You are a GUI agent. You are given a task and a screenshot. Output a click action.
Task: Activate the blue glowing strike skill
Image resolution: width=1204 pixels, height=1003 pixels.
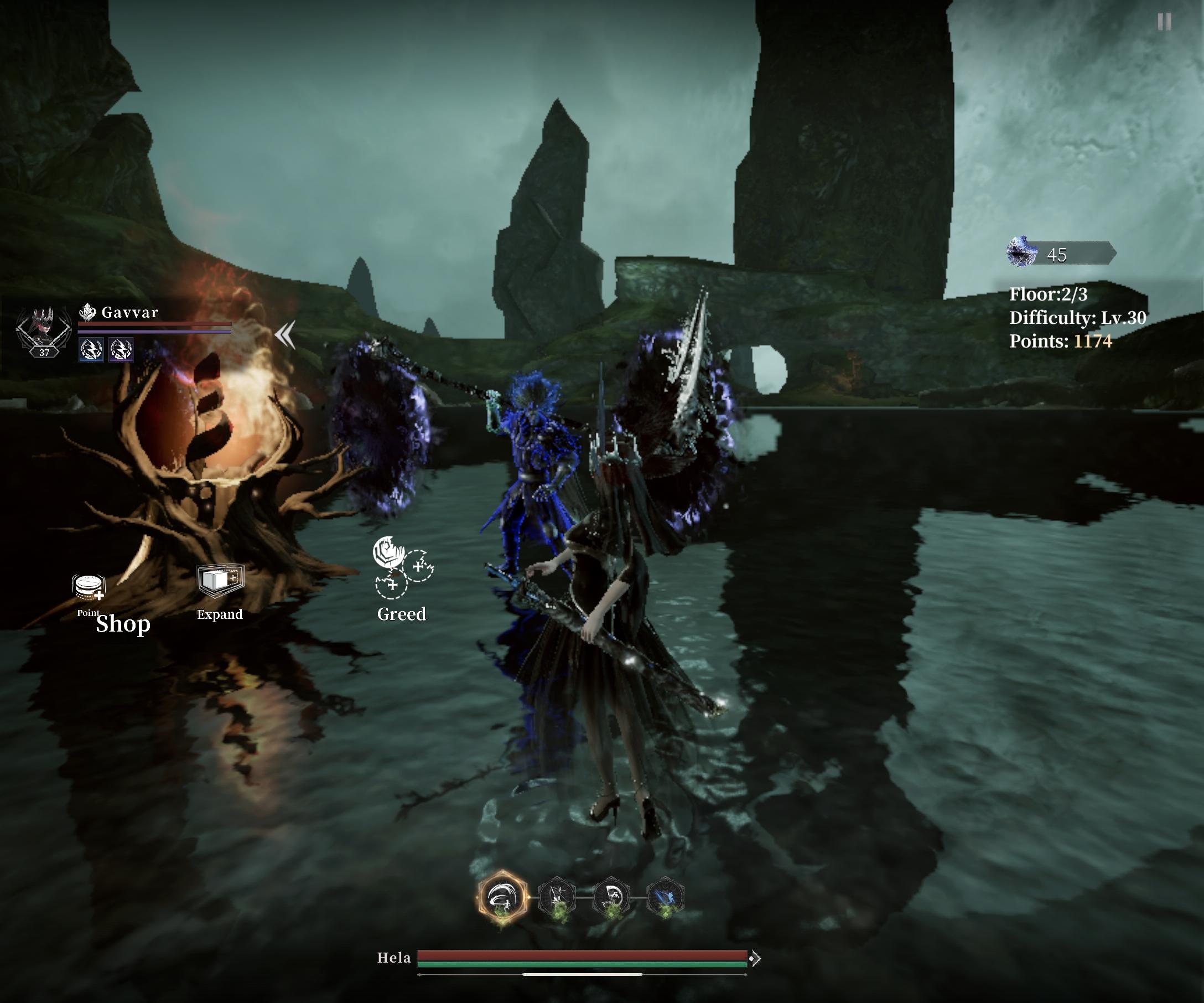(x=665, y=897)
